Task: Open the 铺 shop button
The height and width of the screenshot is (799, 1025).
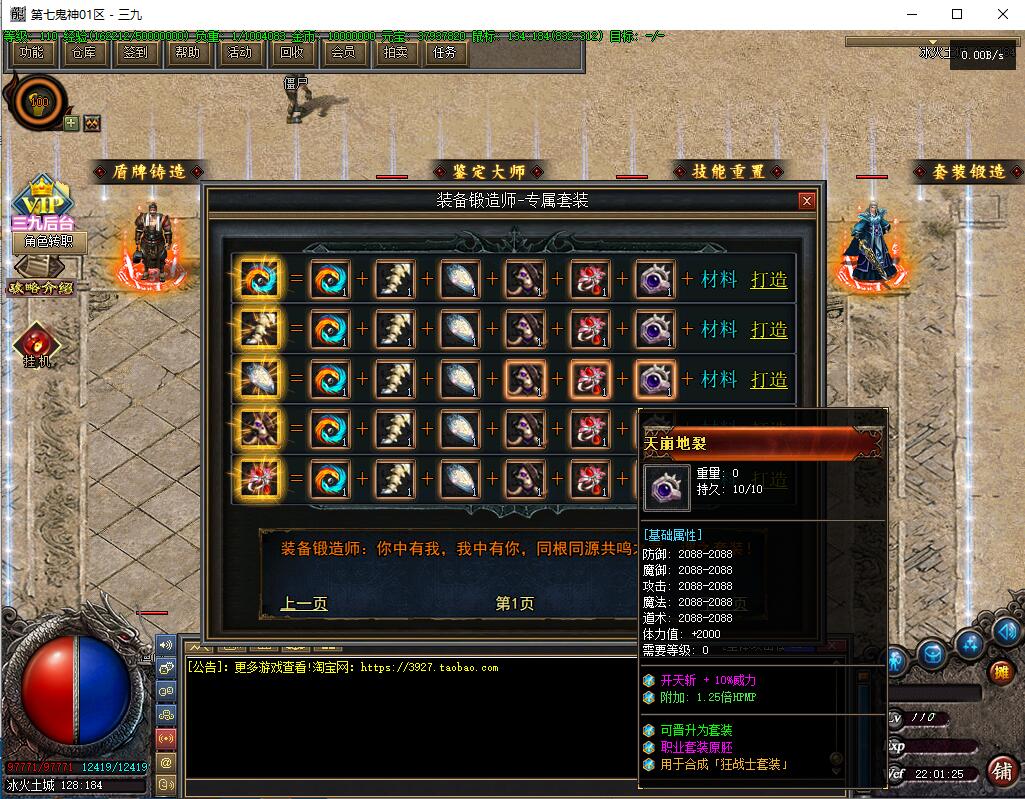Action: (999, 770)
